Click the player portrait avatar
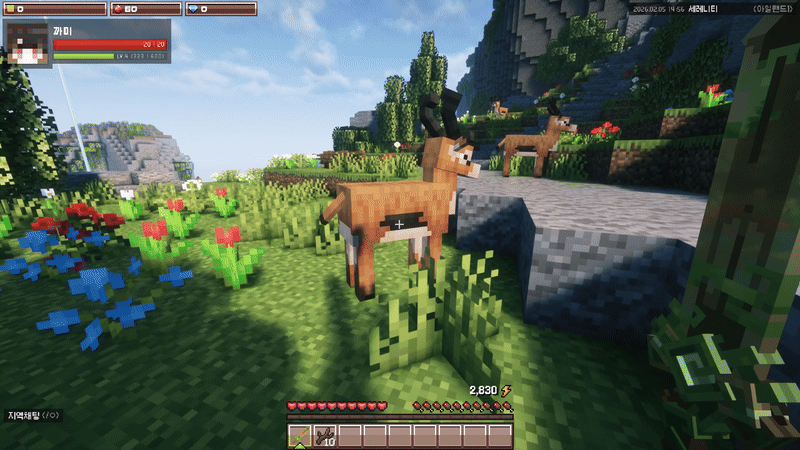This screenshot has height=450, width=800. click(x=28, y=43)
